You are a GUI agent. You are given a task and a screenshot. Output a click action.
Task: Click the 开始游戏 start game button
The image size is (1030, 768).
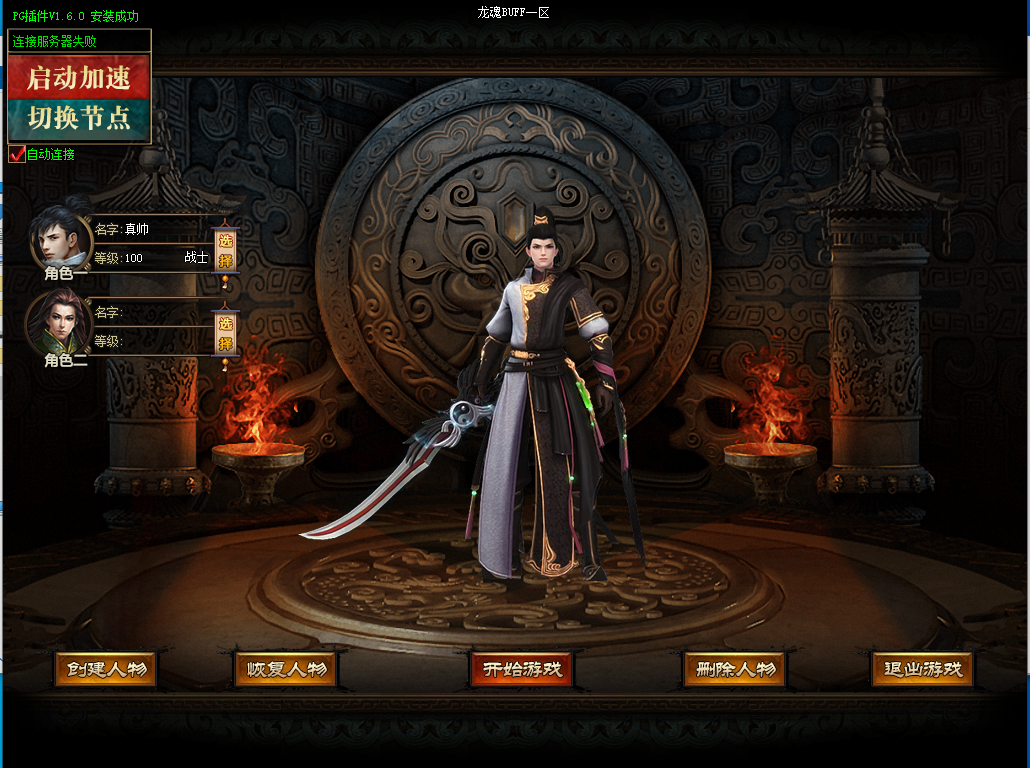[x=523, y=670]
